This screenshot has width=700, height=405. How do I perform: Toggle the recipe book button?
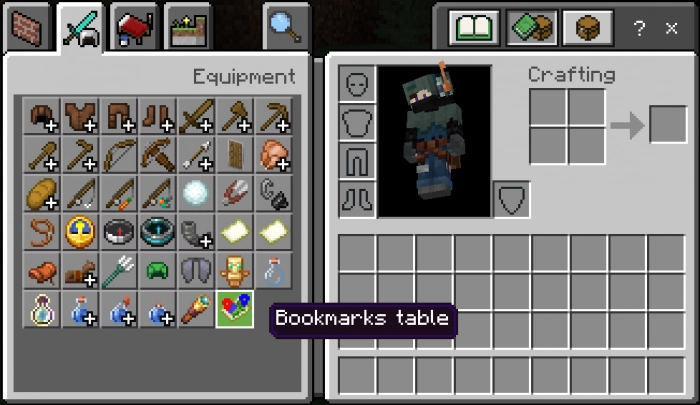coord(475,27)
